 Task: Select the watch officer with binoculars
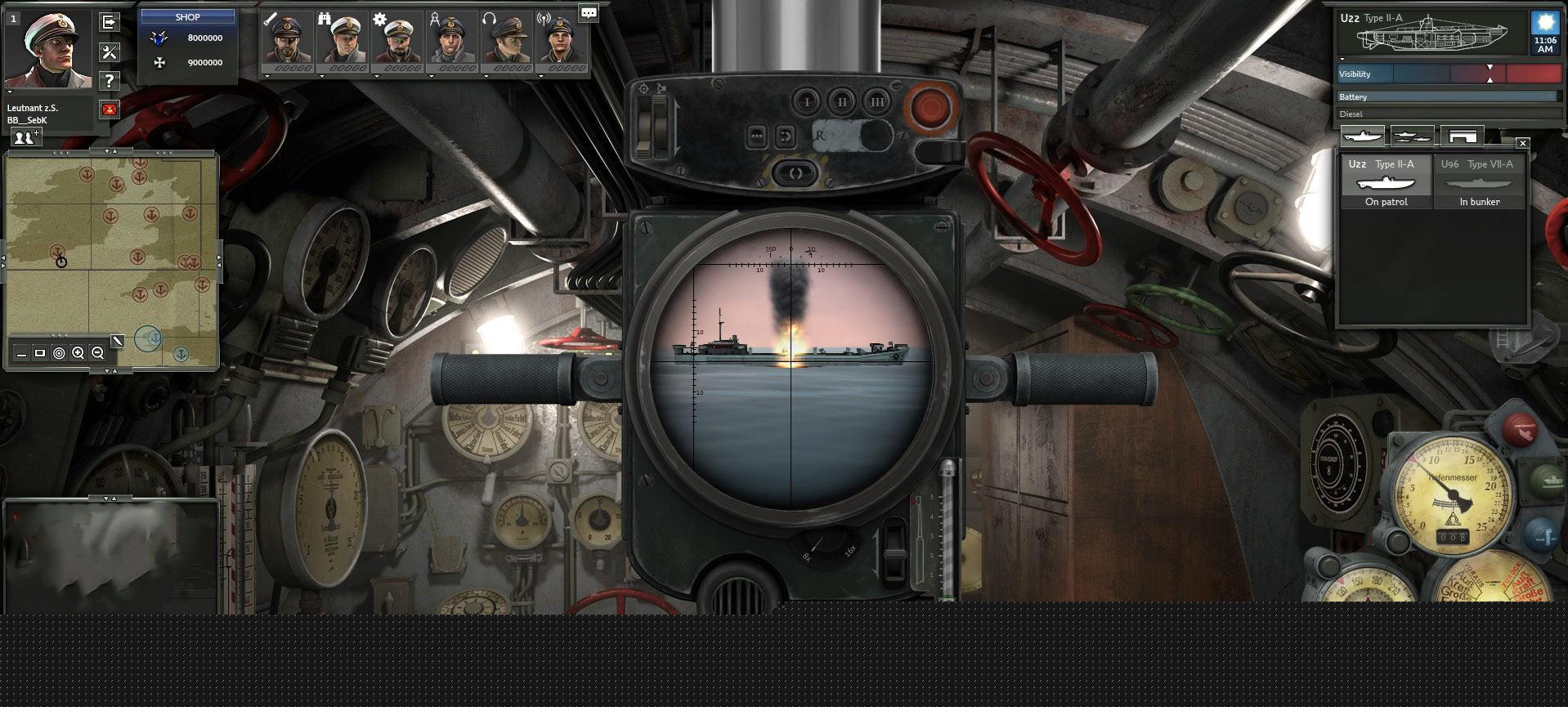pyautogui.click(x=343, y=39)
